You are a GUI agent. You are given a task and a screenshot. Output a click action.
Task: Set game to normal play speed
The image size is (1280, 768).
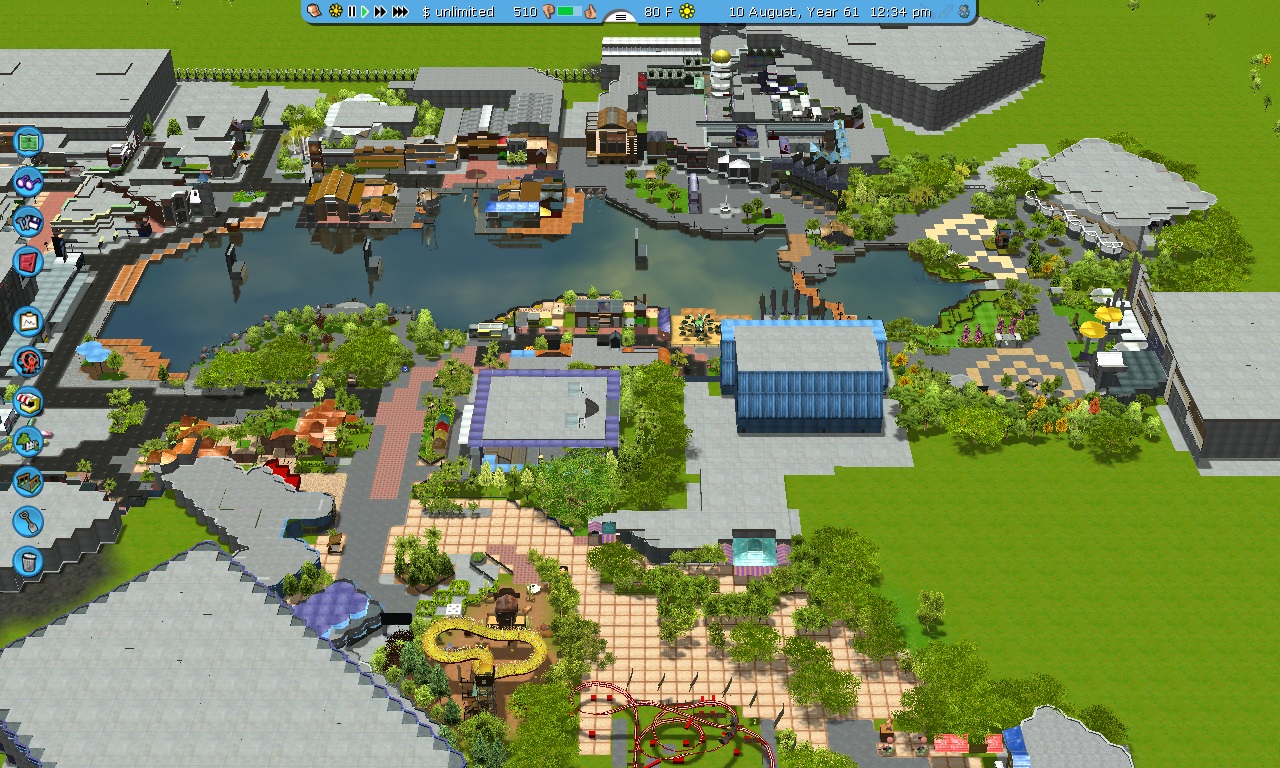click(x=365, y=12)
